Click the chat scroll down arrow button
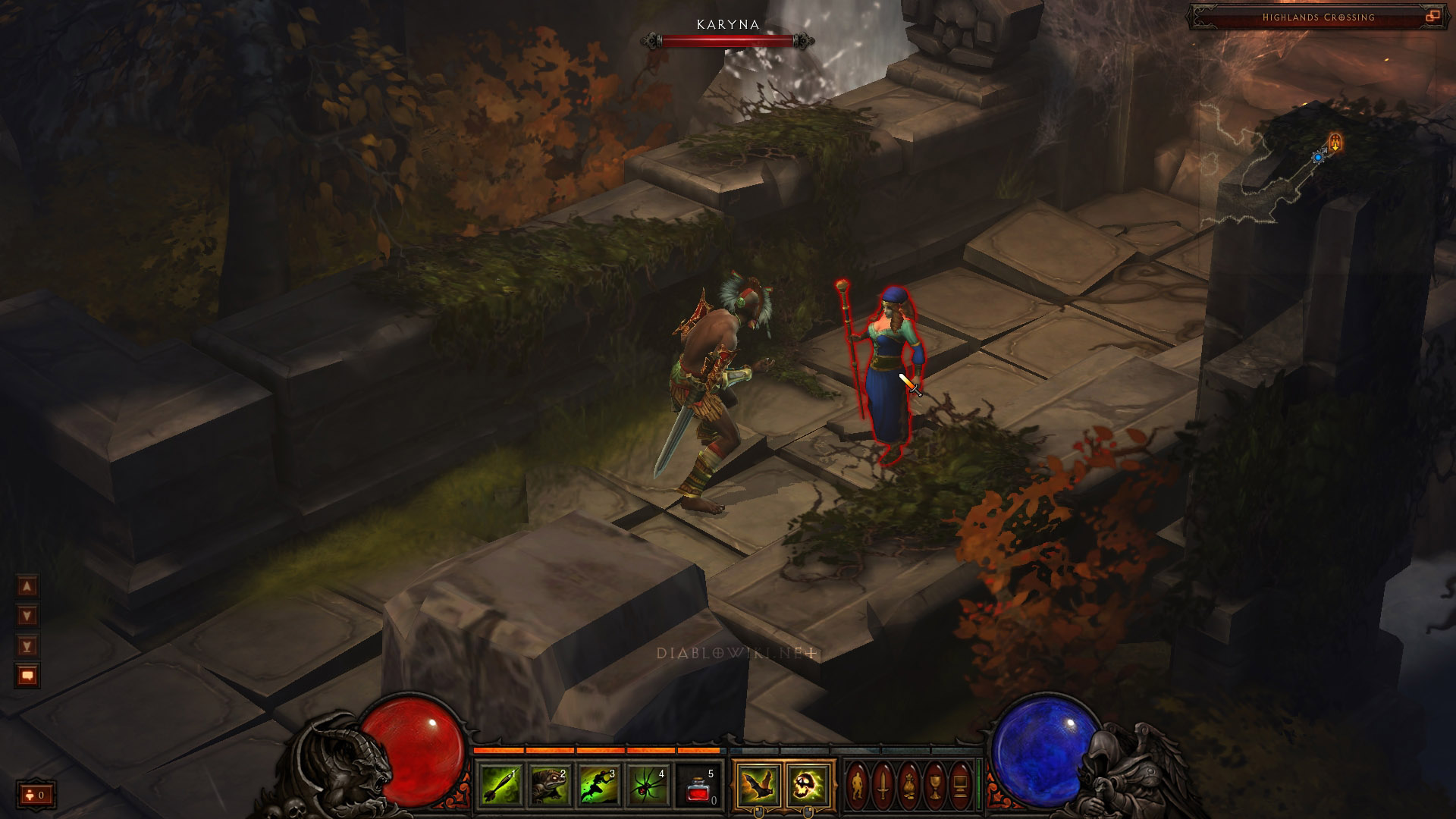The width and height of the screenshot is (1456, 819). pyautogui.click(x=27, y=615)
